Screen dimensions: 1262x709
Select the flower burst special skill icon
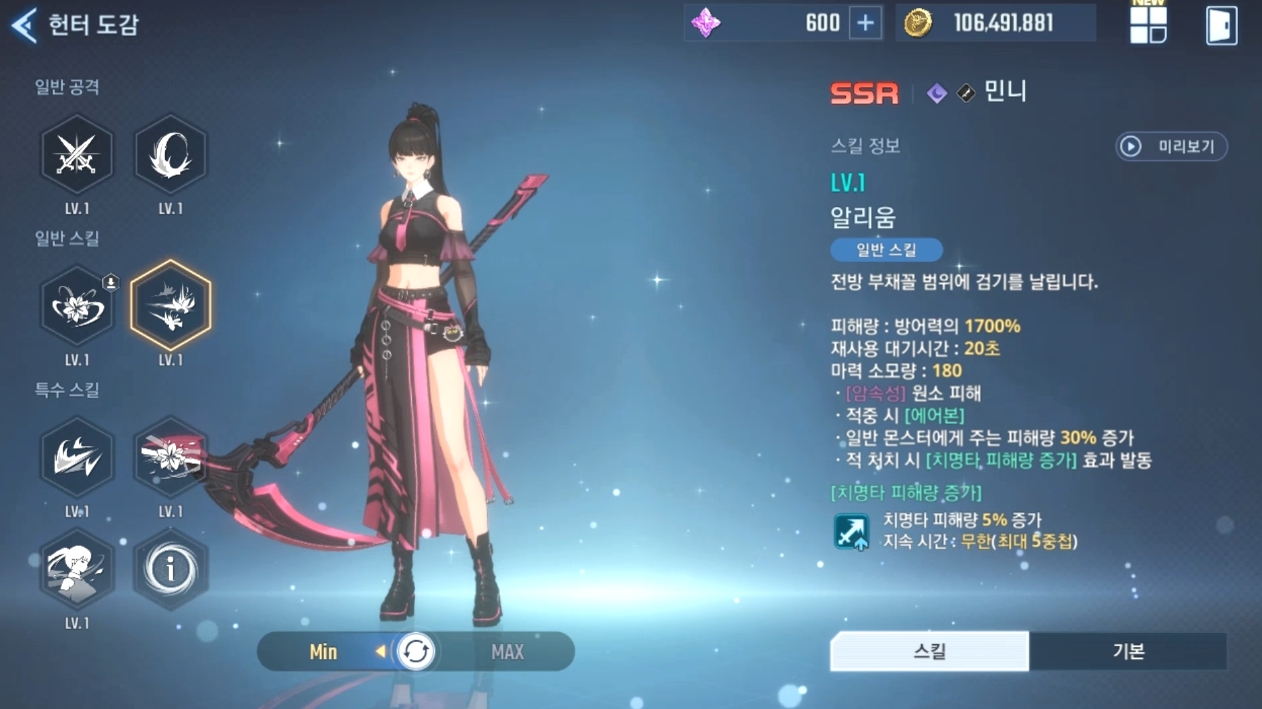(x=170, y=458)
